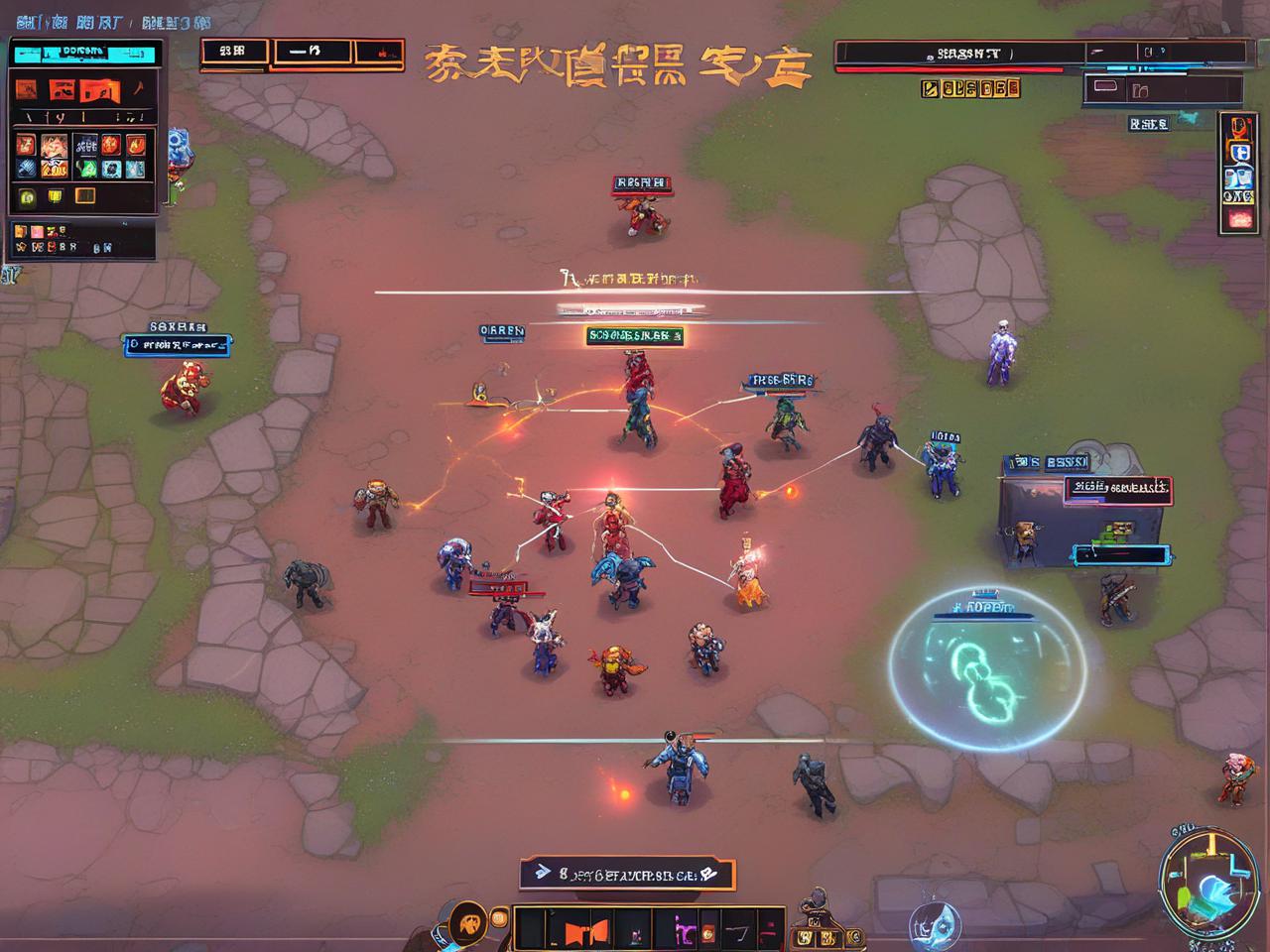Click the green glowing icon in the item grid

pos(86,169)
